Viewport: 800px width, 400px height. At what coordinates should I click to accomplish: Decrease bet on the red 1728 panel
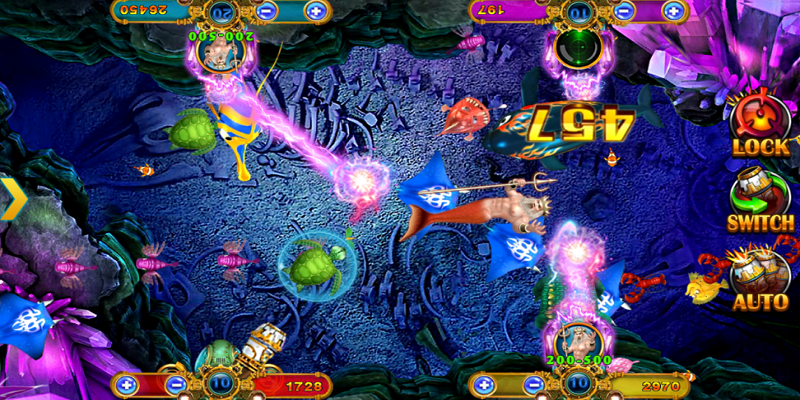[x=175, y=384]
